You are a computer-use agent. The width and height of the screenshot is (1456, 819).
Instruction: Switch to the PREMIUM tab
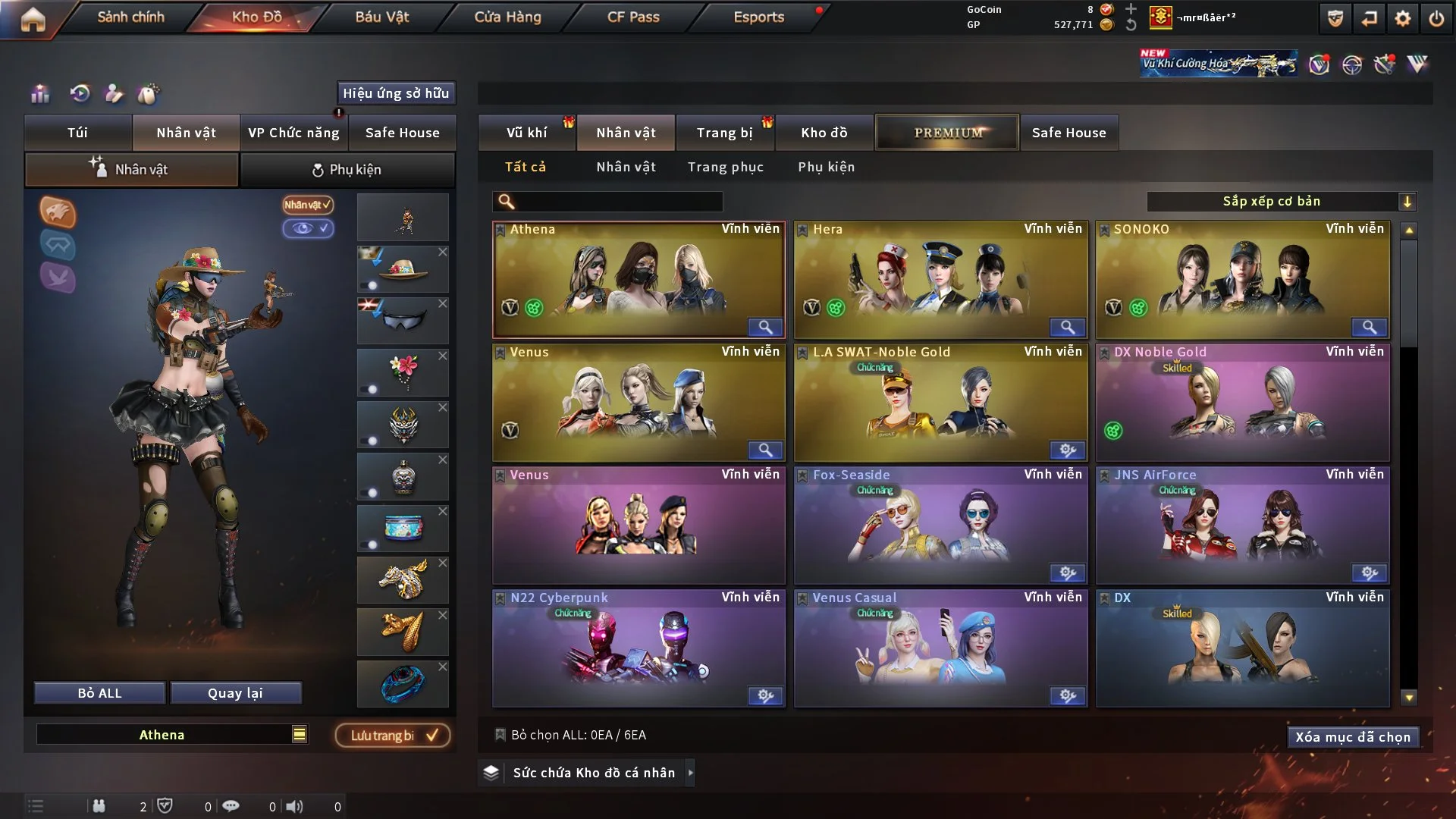tap(946, 132)
